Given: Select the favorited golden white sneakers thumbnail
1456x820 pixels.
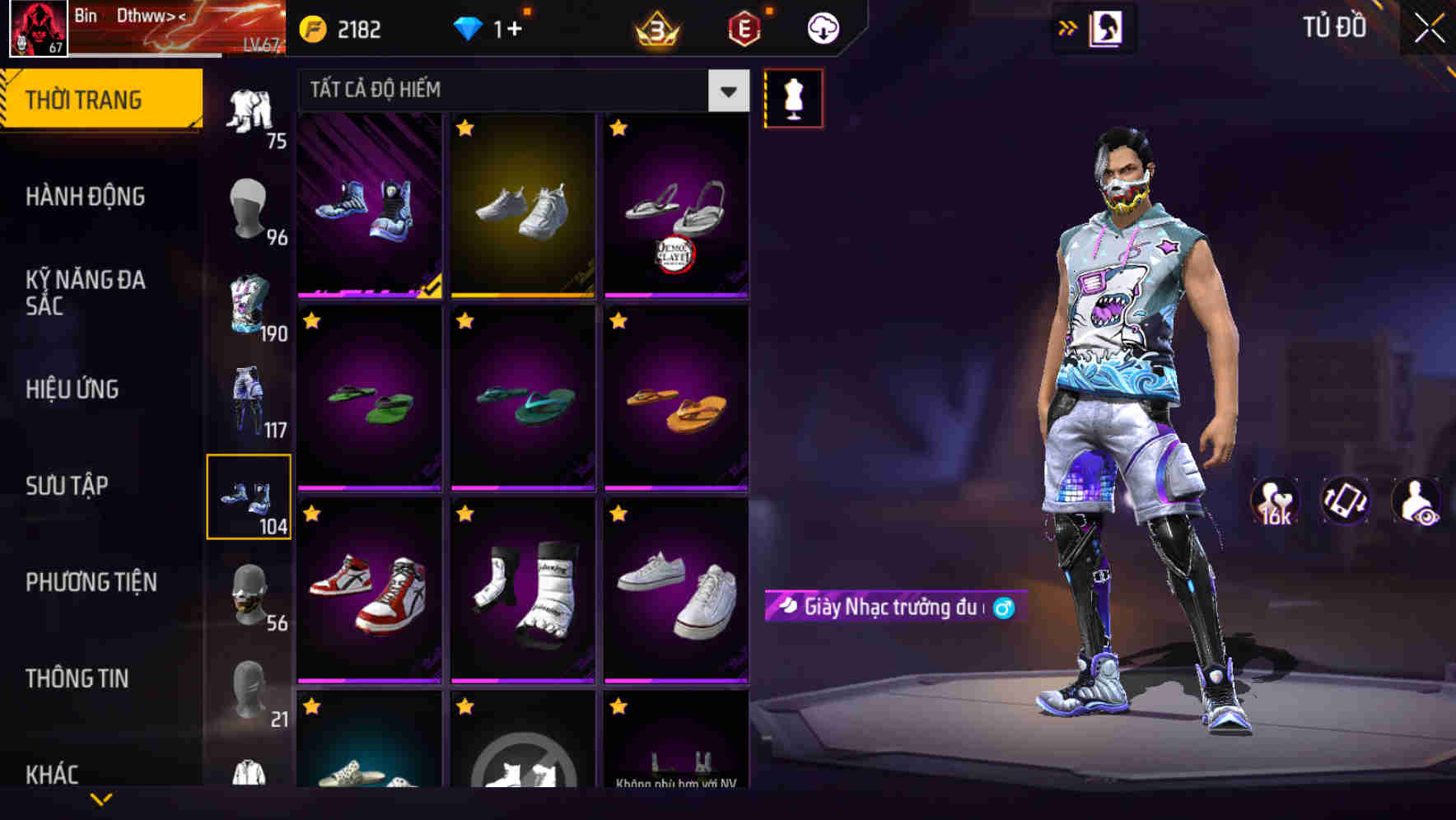Looking at the screenshot, I should (523, 206).
